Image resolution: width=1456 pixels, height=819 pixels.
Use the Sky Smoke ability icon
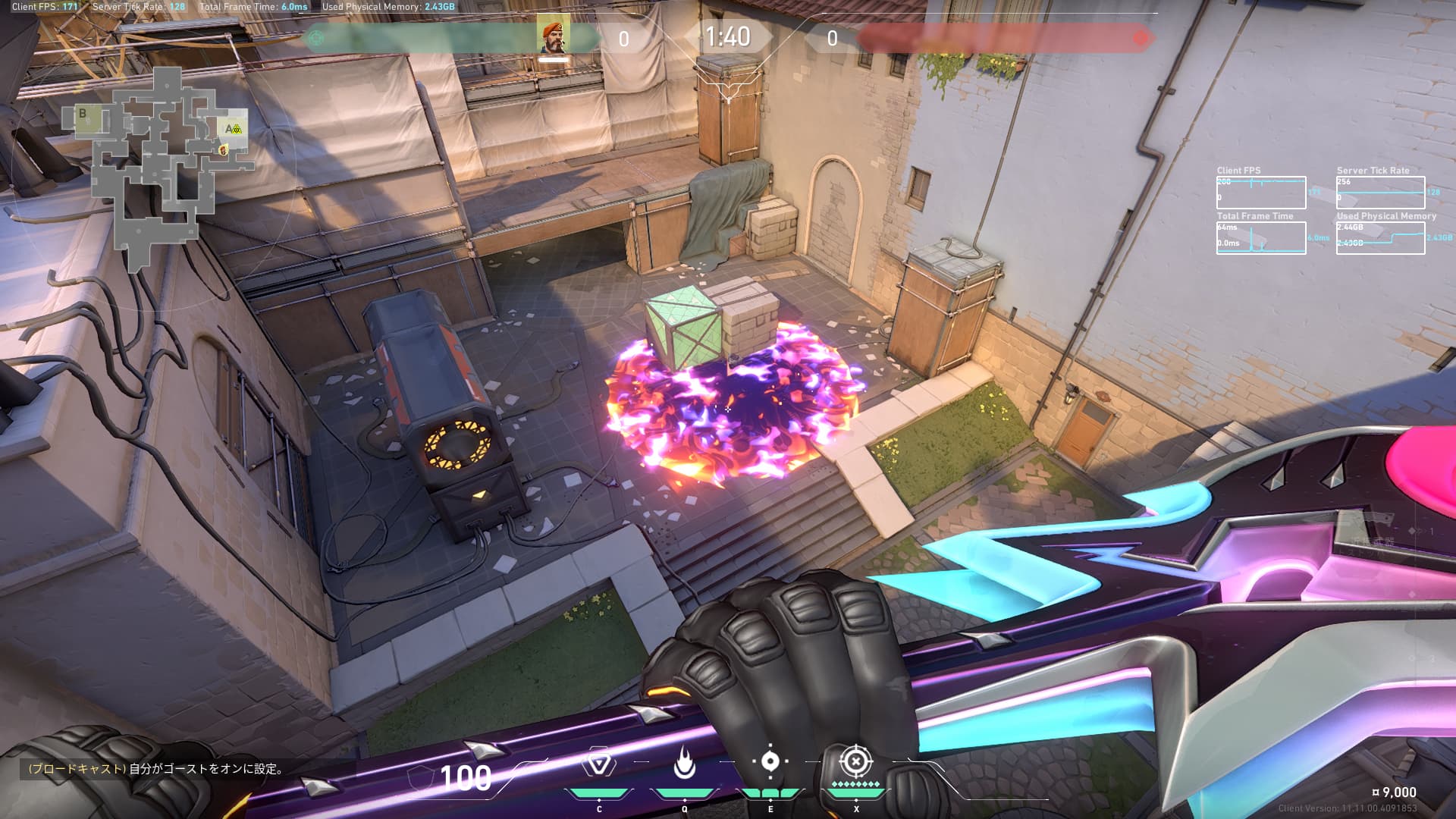tap(770, 762)
